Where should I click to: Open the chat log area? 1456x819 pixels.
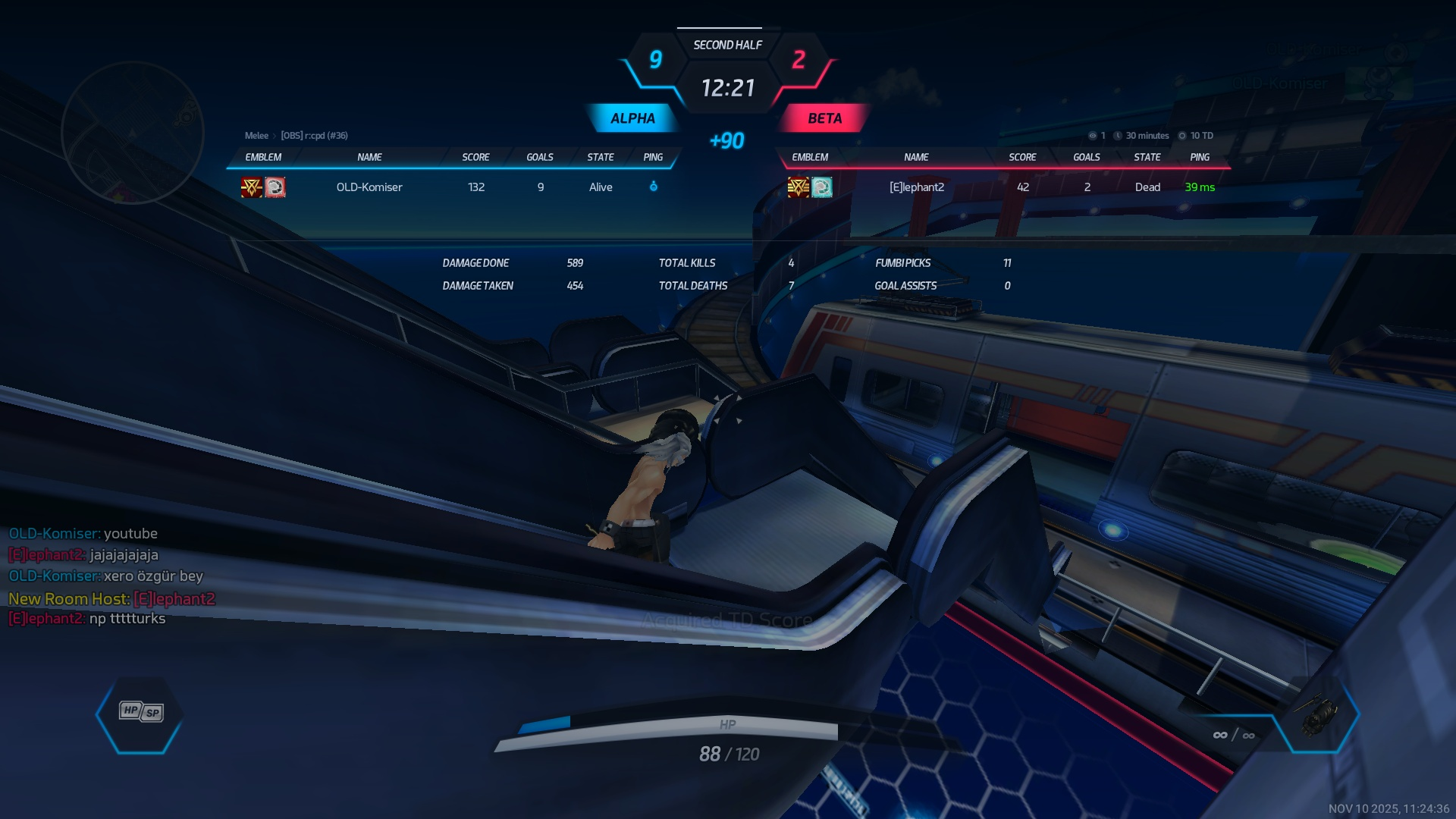coord(112,576)
